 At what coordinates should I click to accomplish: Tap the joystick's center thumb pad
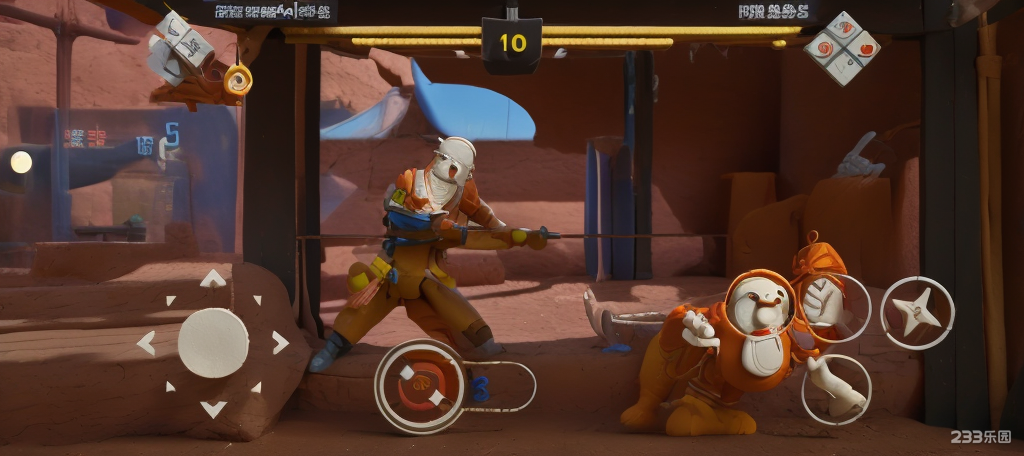213,343
